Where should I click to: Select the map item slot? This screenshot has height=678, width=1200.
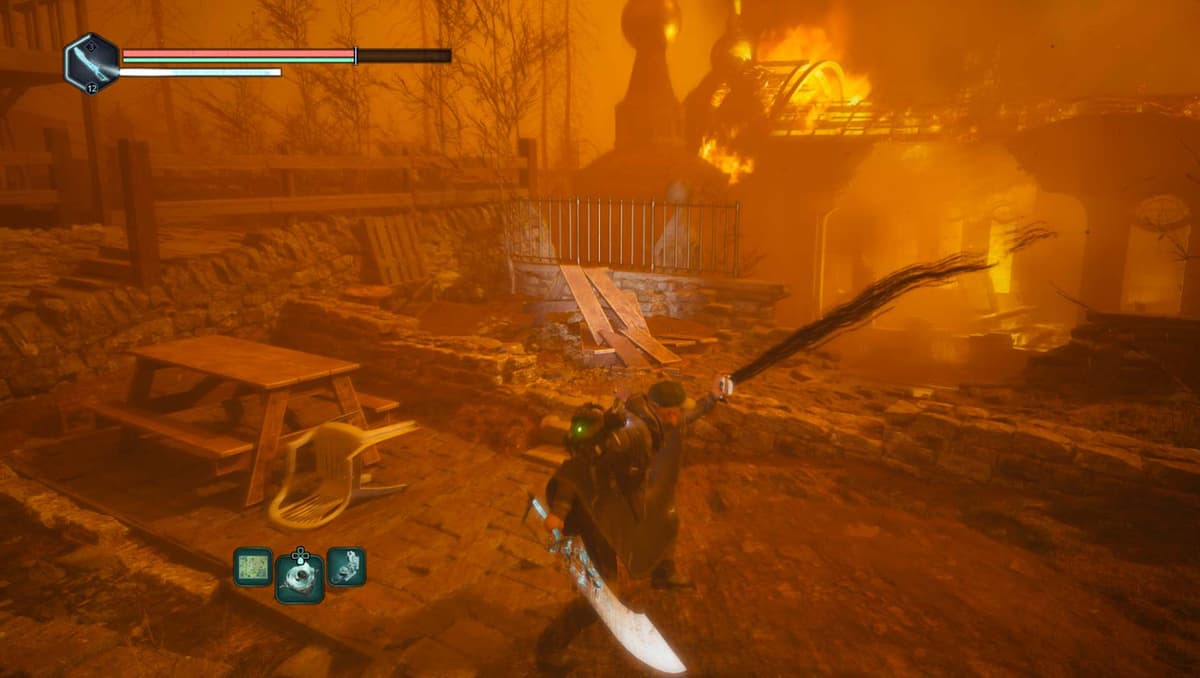tap(252, 567)
